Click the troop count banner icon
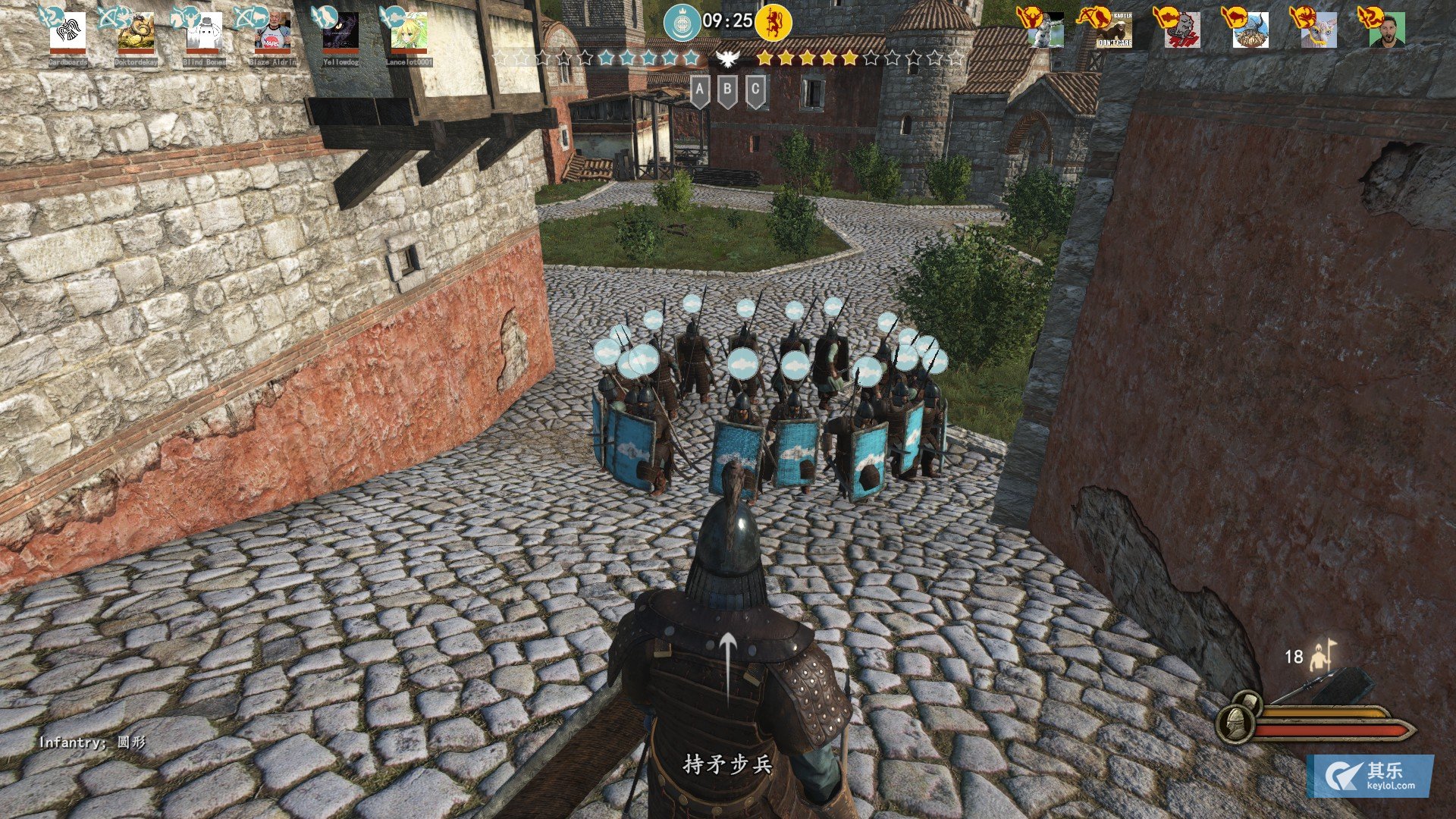Image resolution: width=1456 pixels, height=819 pixels. [1323, 656]
